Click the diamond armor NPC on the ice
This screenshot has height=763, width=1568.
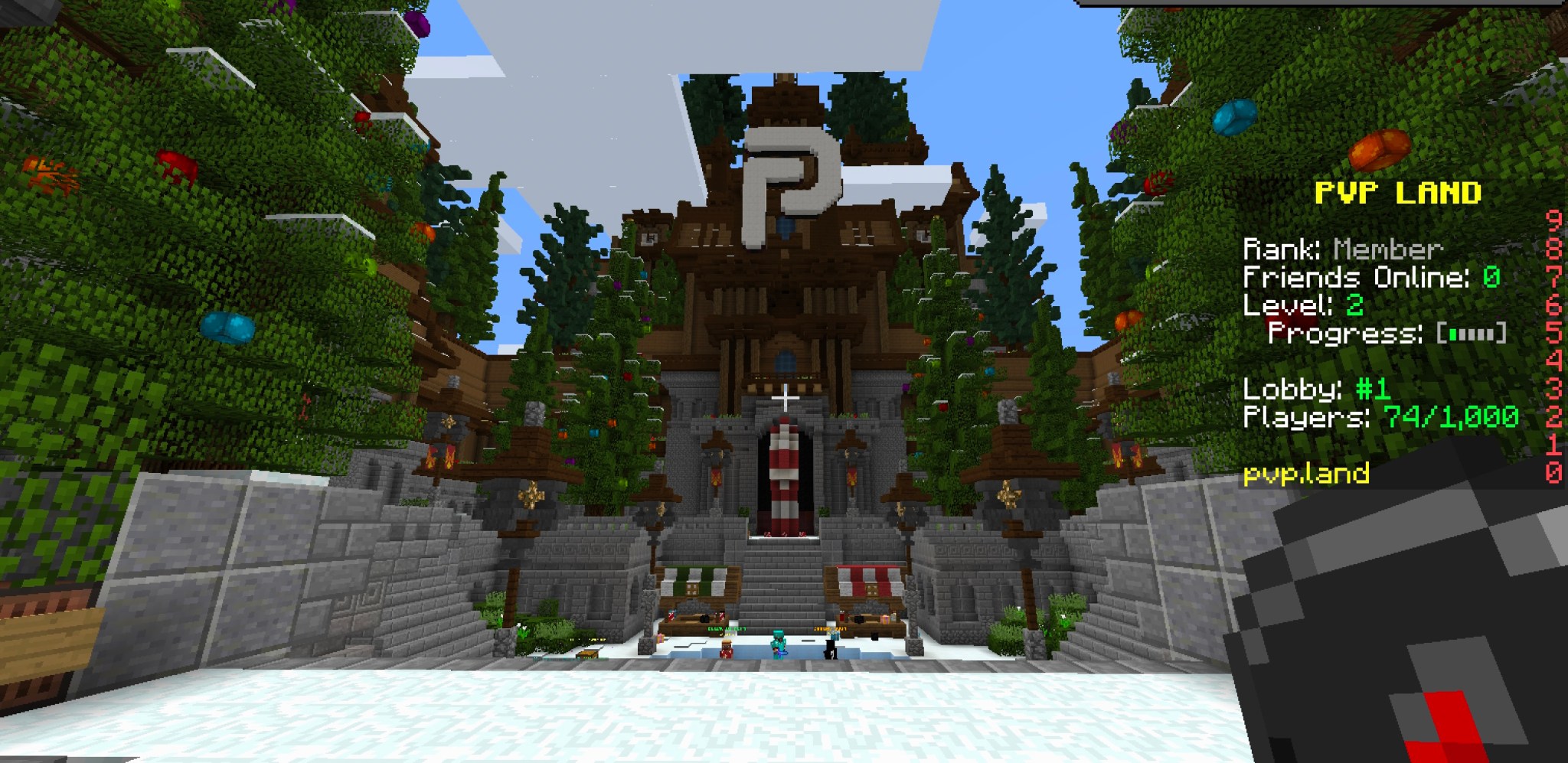pyautogui.click(x=779, y=645)
